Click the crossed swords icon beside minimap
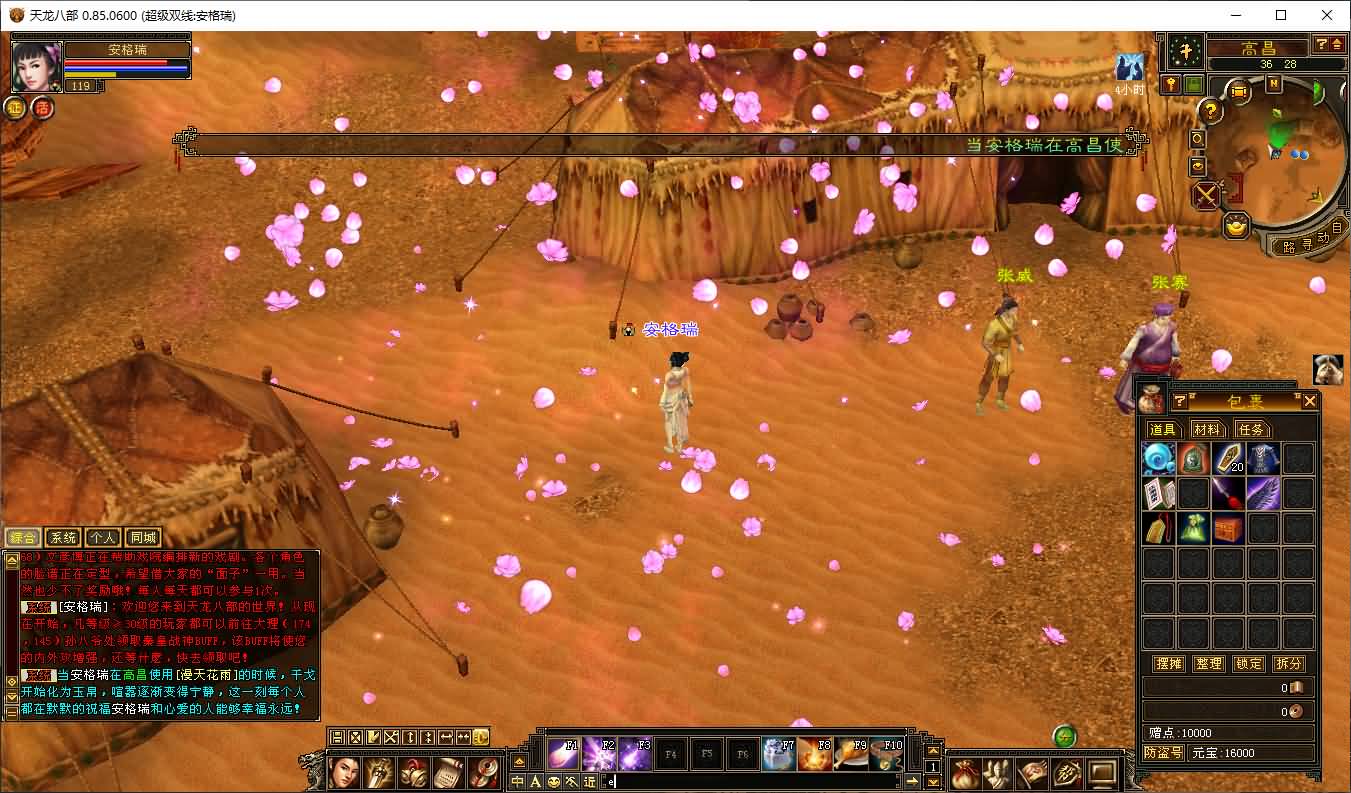 pyautogui.click(x=1206, y=195)
